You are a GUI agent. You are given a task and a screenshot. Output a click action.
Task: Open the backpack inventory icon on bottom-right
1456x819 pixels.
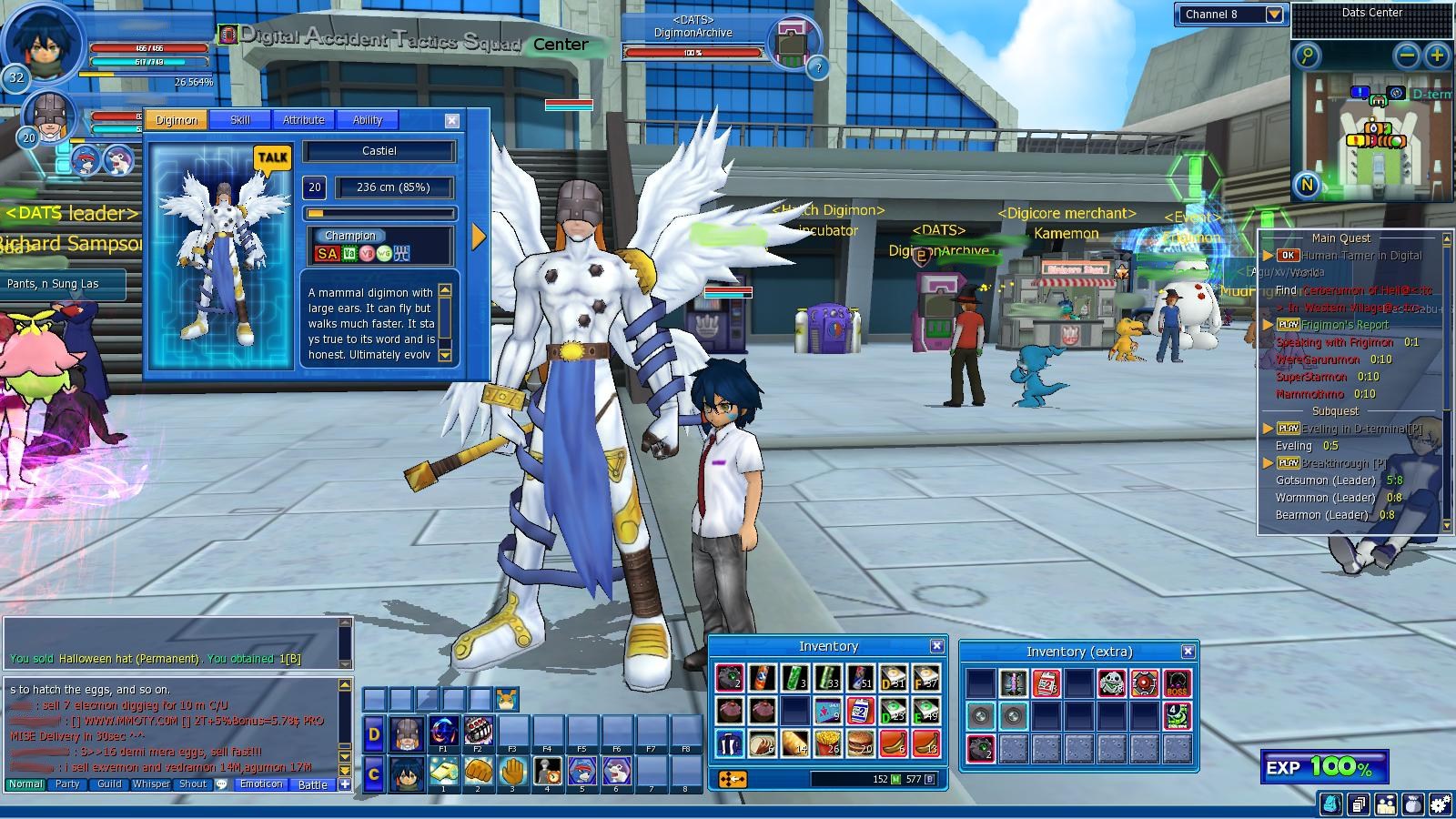click(1330, 804)
